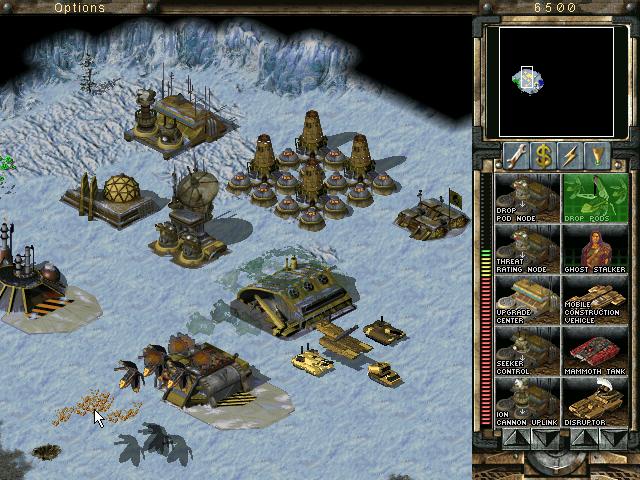Toggle the lightning bolt power mode
The width and height of the screenshot is (640, 480).
[x=570, y=155]
